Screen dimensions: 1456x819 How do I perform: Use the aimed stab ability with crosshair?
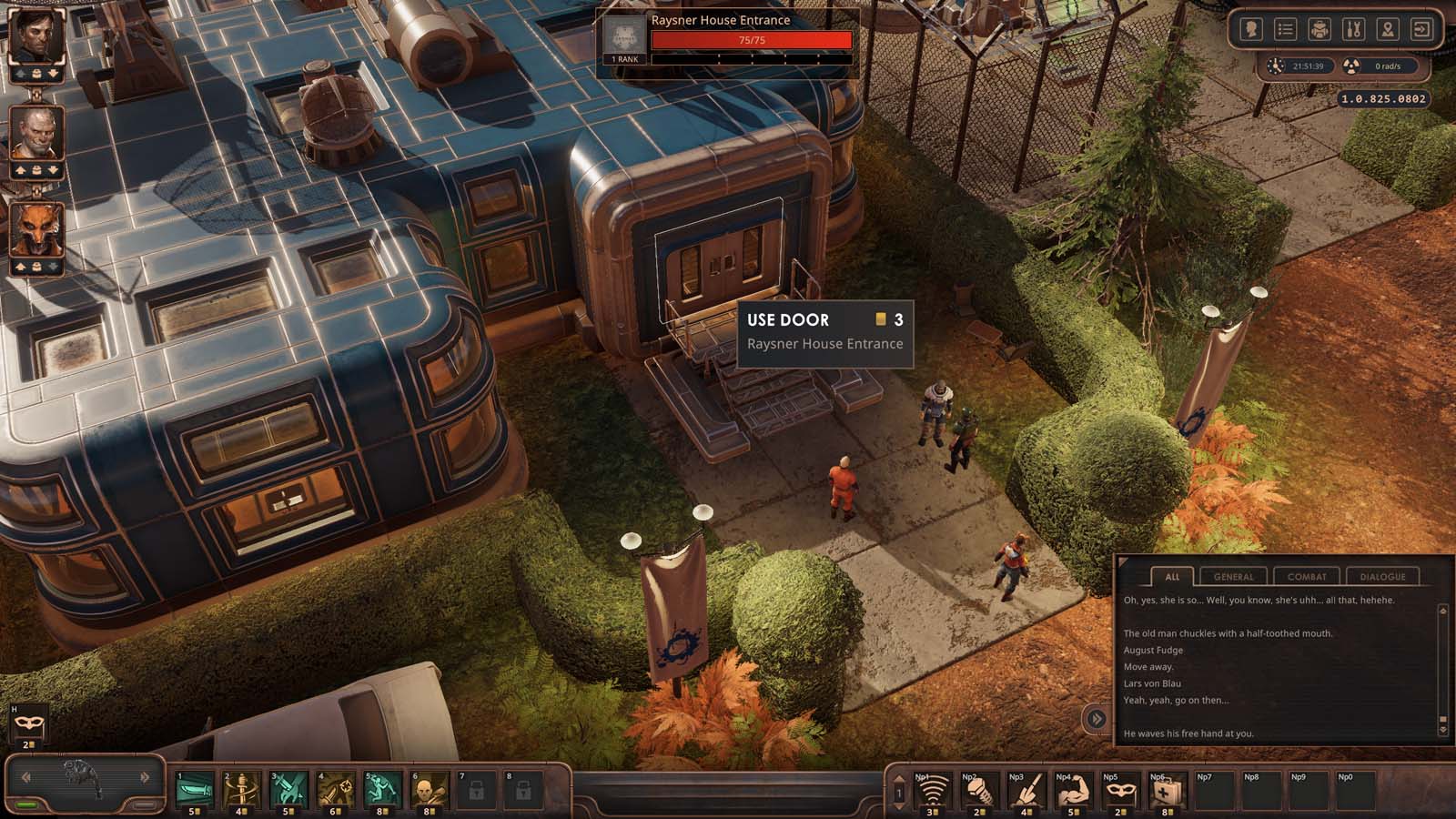335,790
